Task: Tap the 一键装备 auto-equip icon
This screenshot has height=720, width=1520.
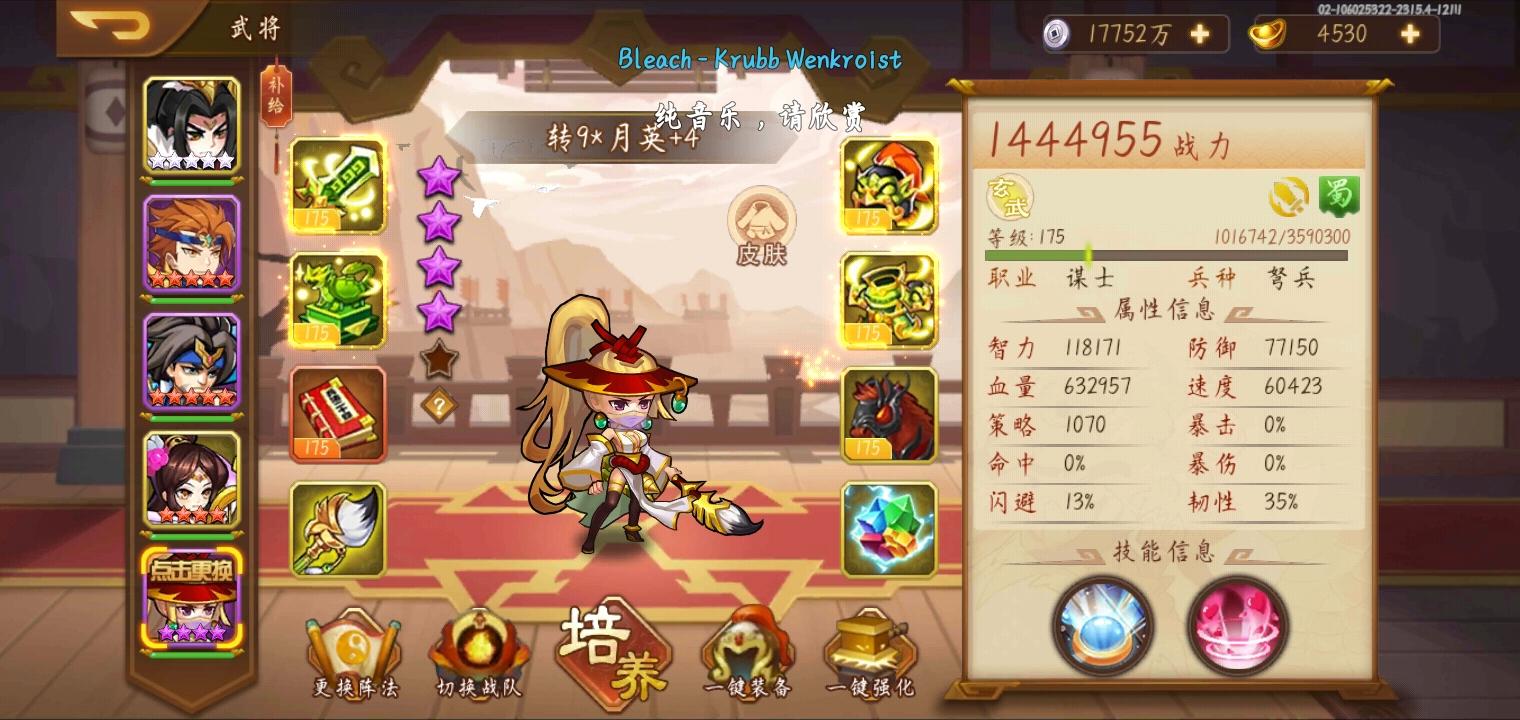Action: tap(745, 650)
